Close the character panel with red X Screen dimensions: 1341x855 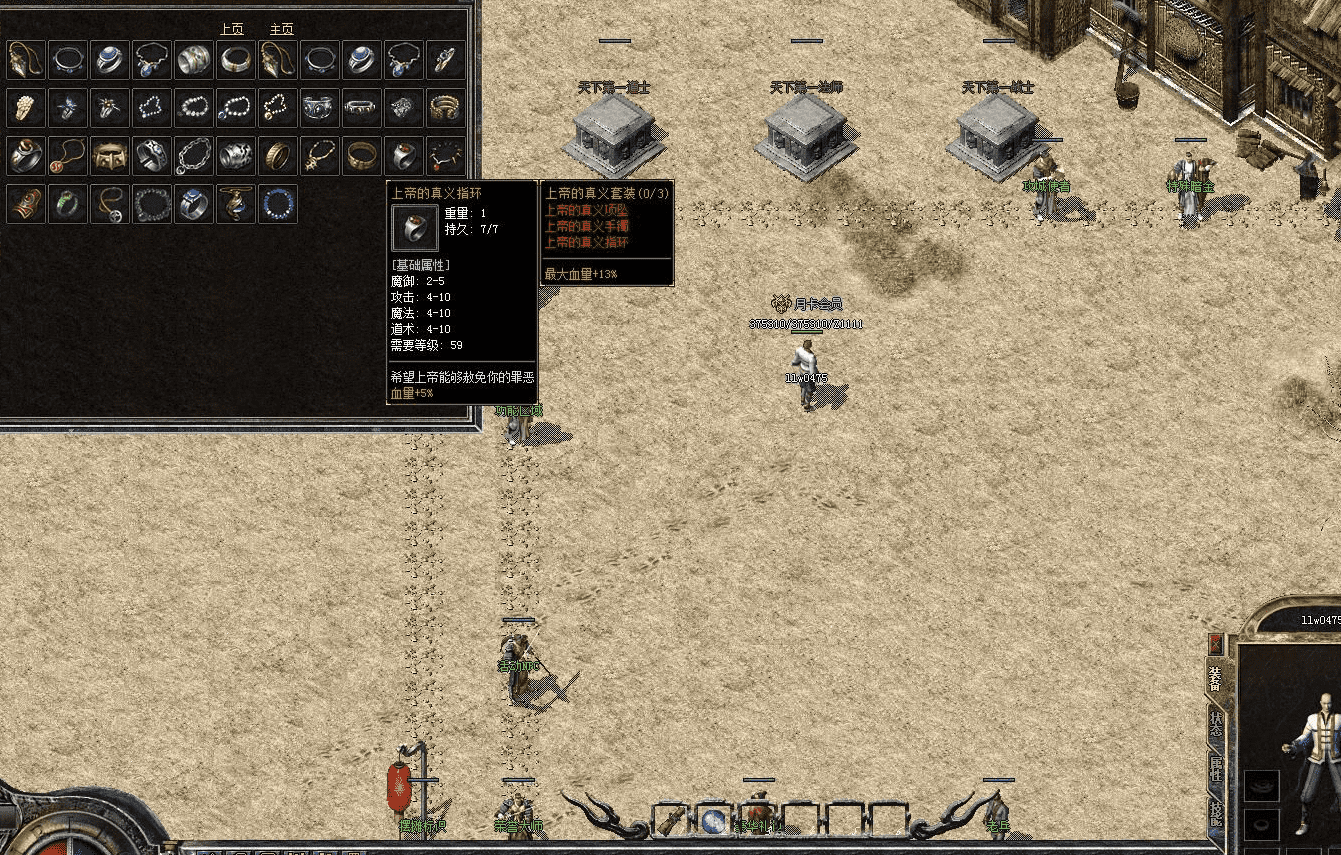(x=1216, y=643)
